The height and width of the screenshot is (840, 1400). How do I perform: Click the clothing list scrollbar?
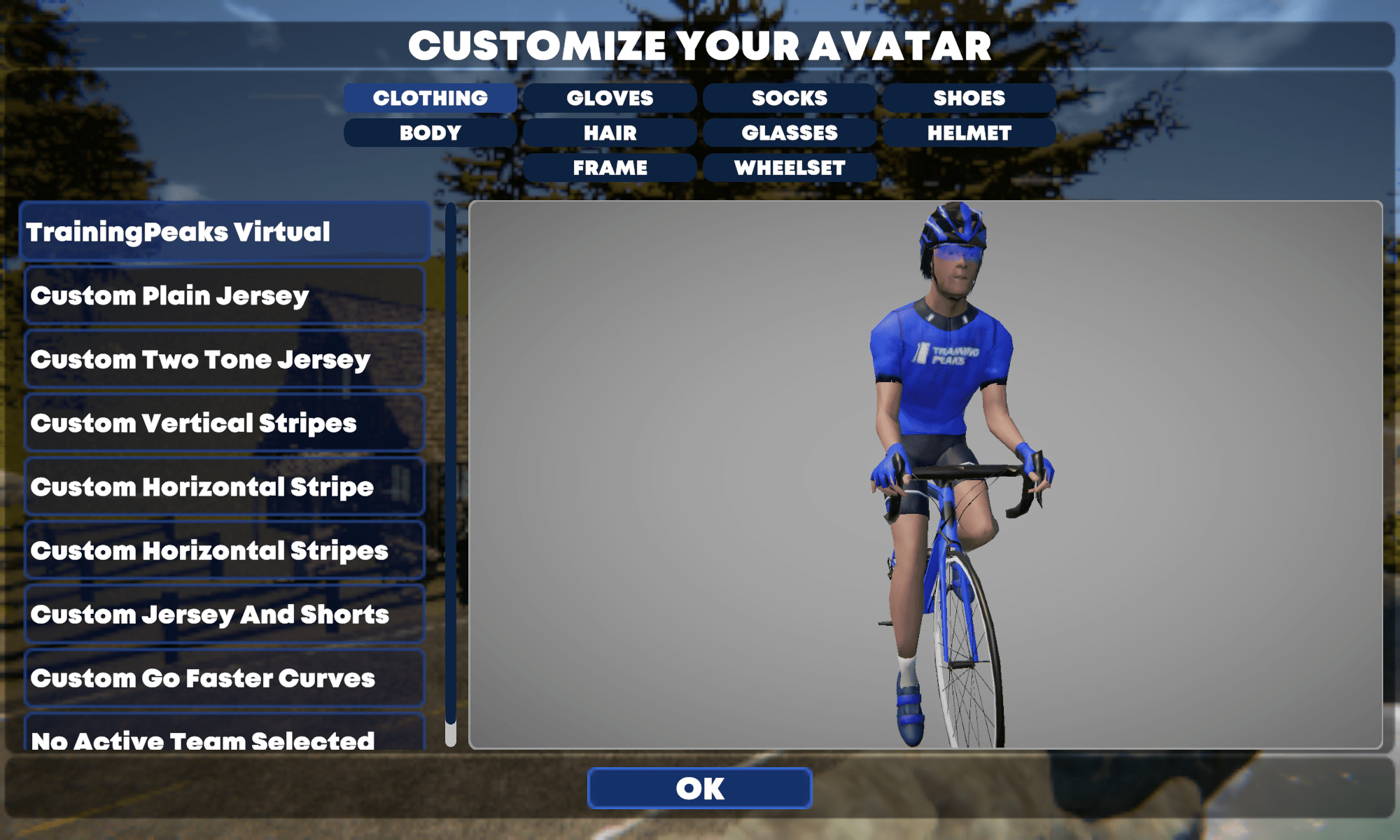tap(451, 462)
